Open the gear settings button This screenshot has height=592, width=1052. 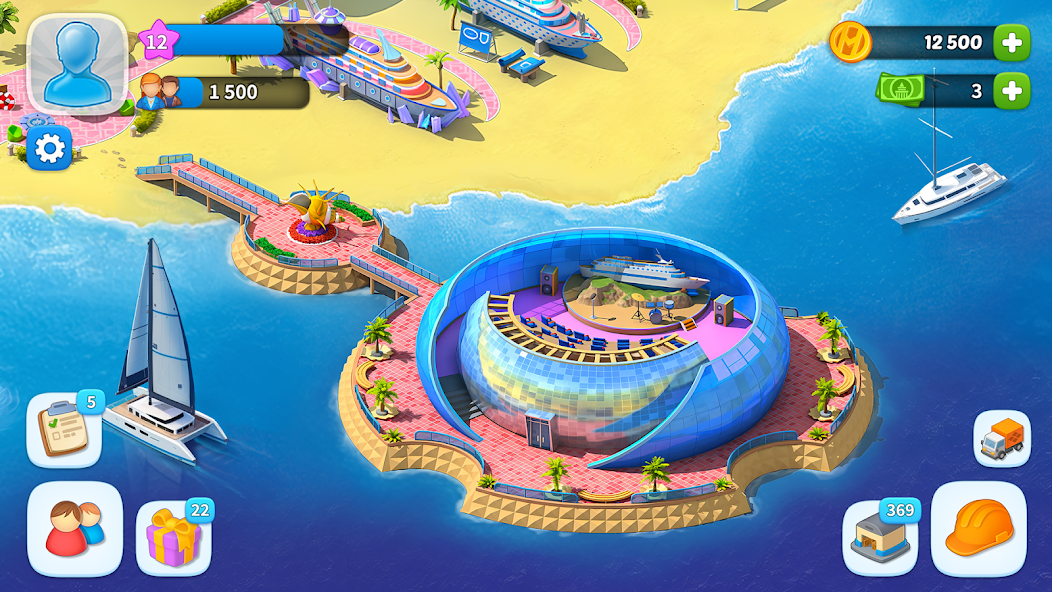(x=49, y=149)
